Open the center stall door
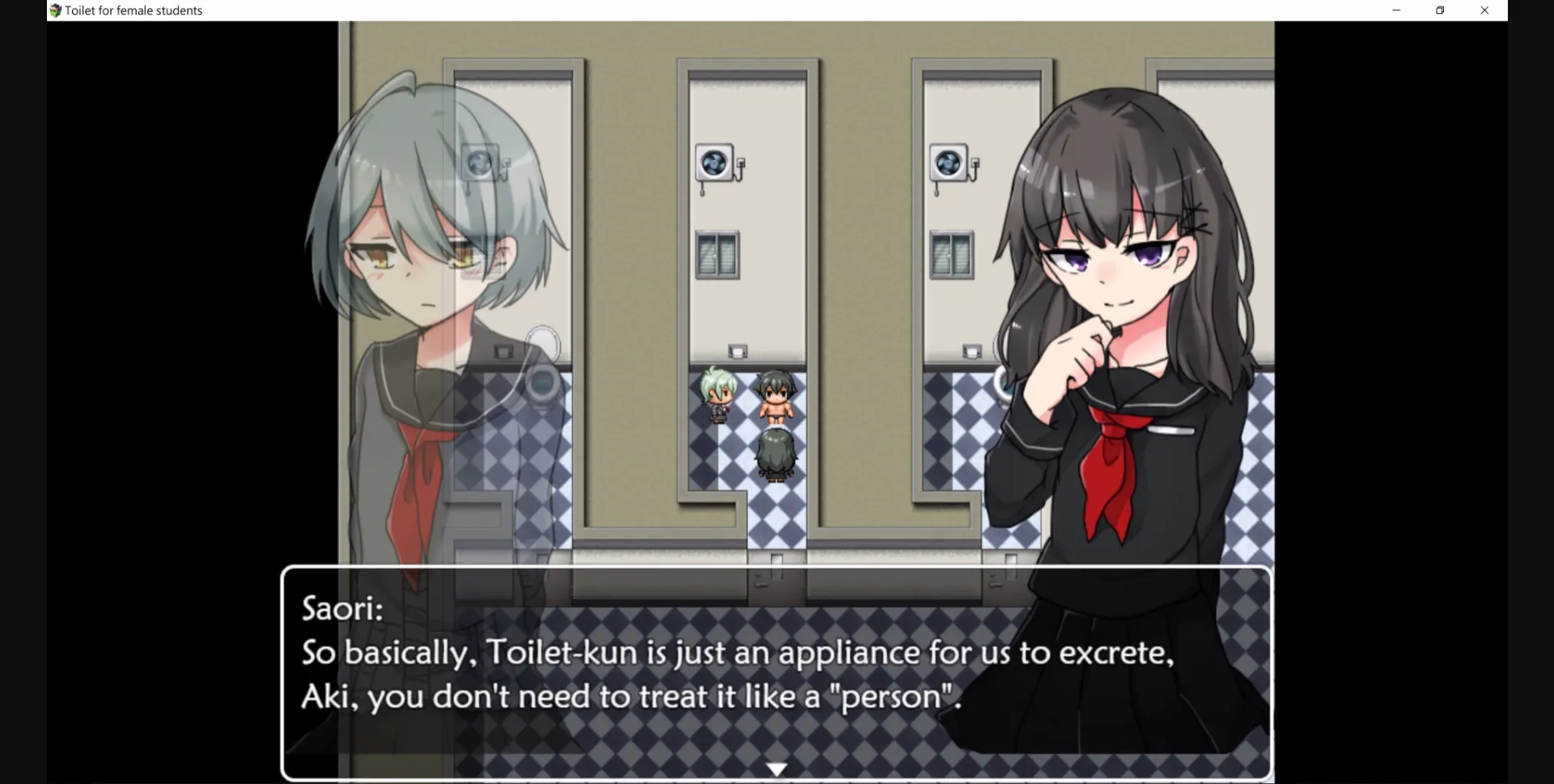 tap(745, 283)
